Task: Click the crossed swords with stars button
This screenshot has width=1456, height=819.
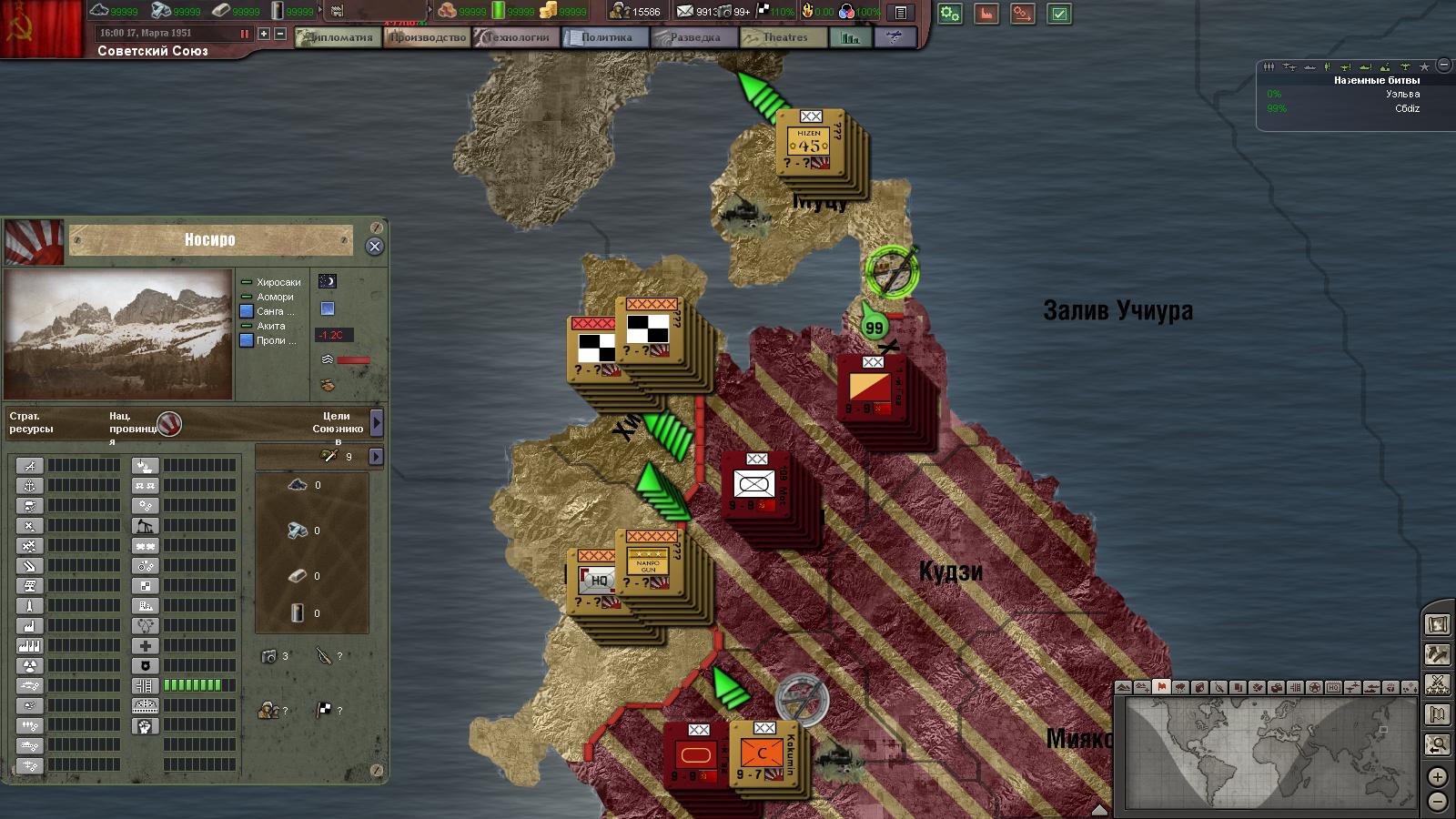Action: 1438,684
